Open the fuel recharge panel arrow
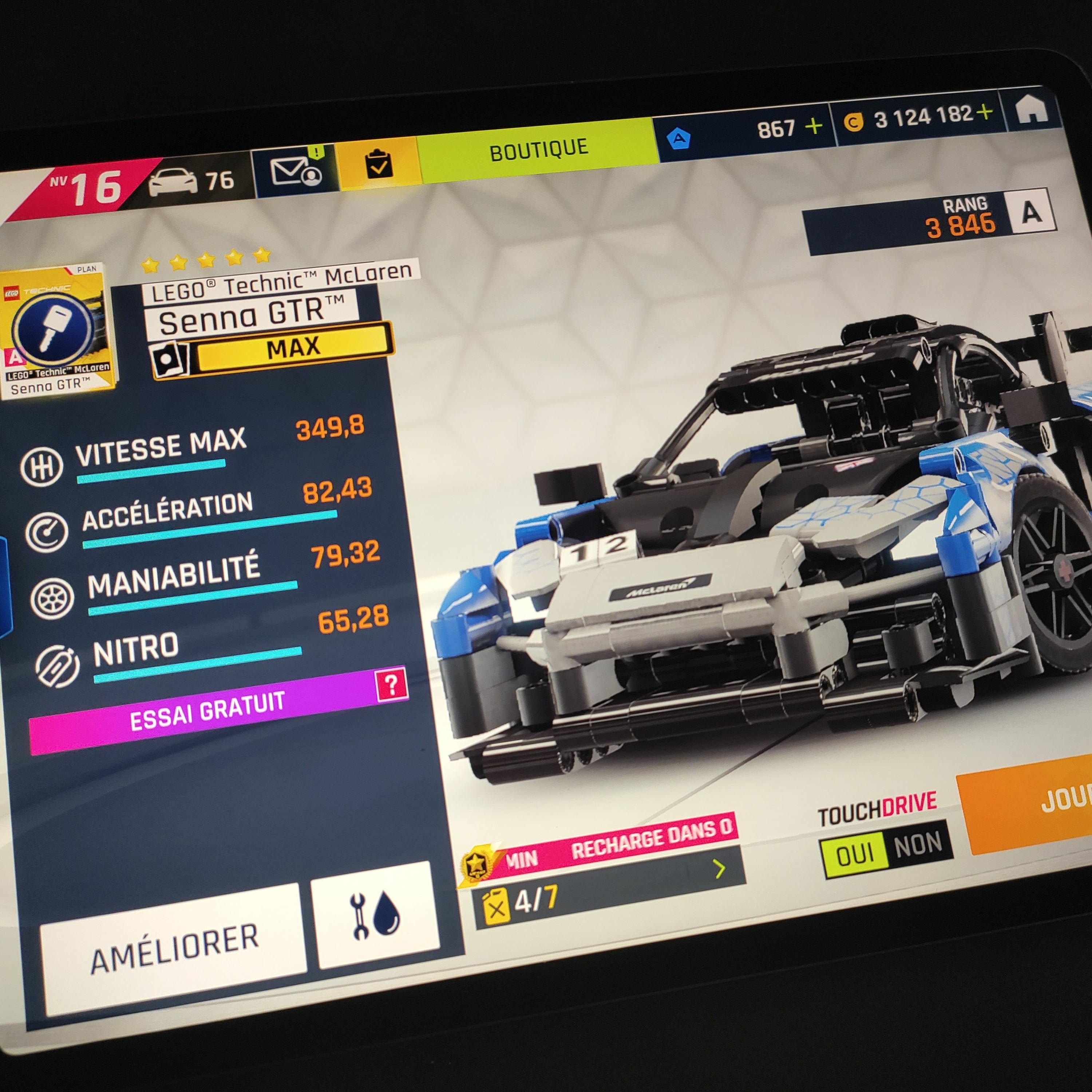The height and width of the screenshot is (1092, 1092). (x=720, y=868)
